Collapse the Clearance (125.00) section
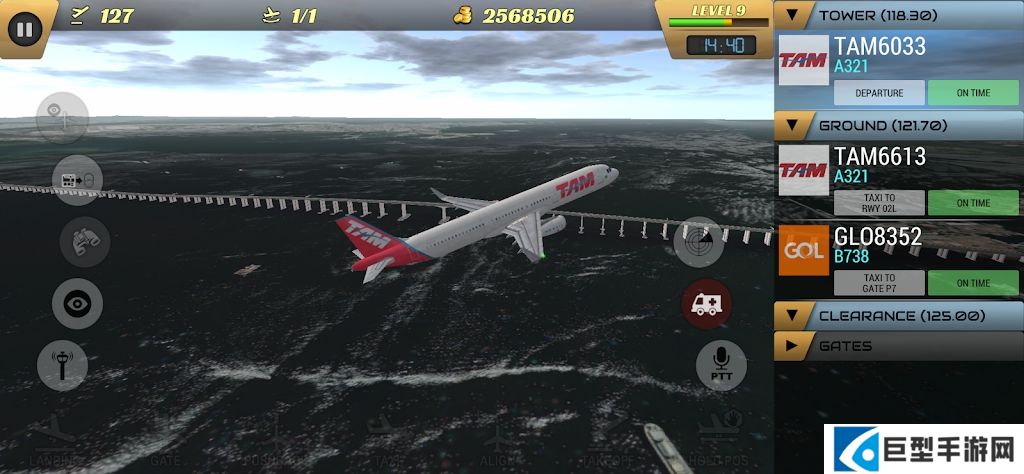The height and width of the screenshot is (474, 1024). 794,316
